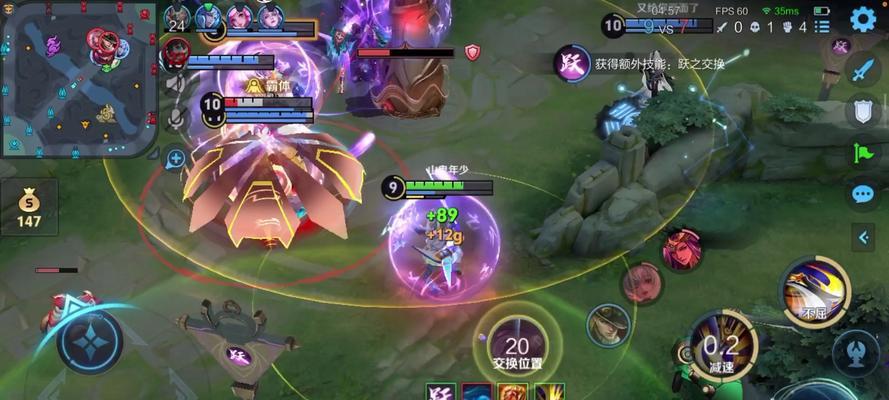Open the gear settings menu
The height and width of the screenshot is (400, 889).
(863, 18)
